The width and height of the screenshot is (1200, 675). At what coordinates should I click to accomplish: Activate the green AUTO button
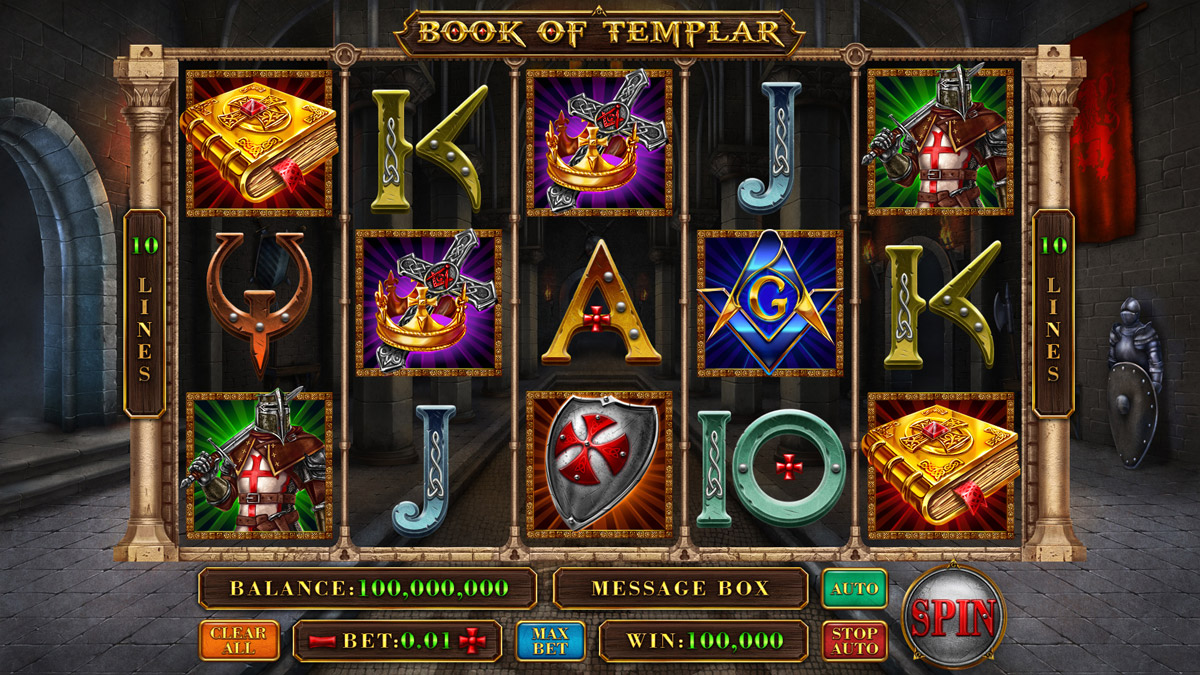click(854, 588)
